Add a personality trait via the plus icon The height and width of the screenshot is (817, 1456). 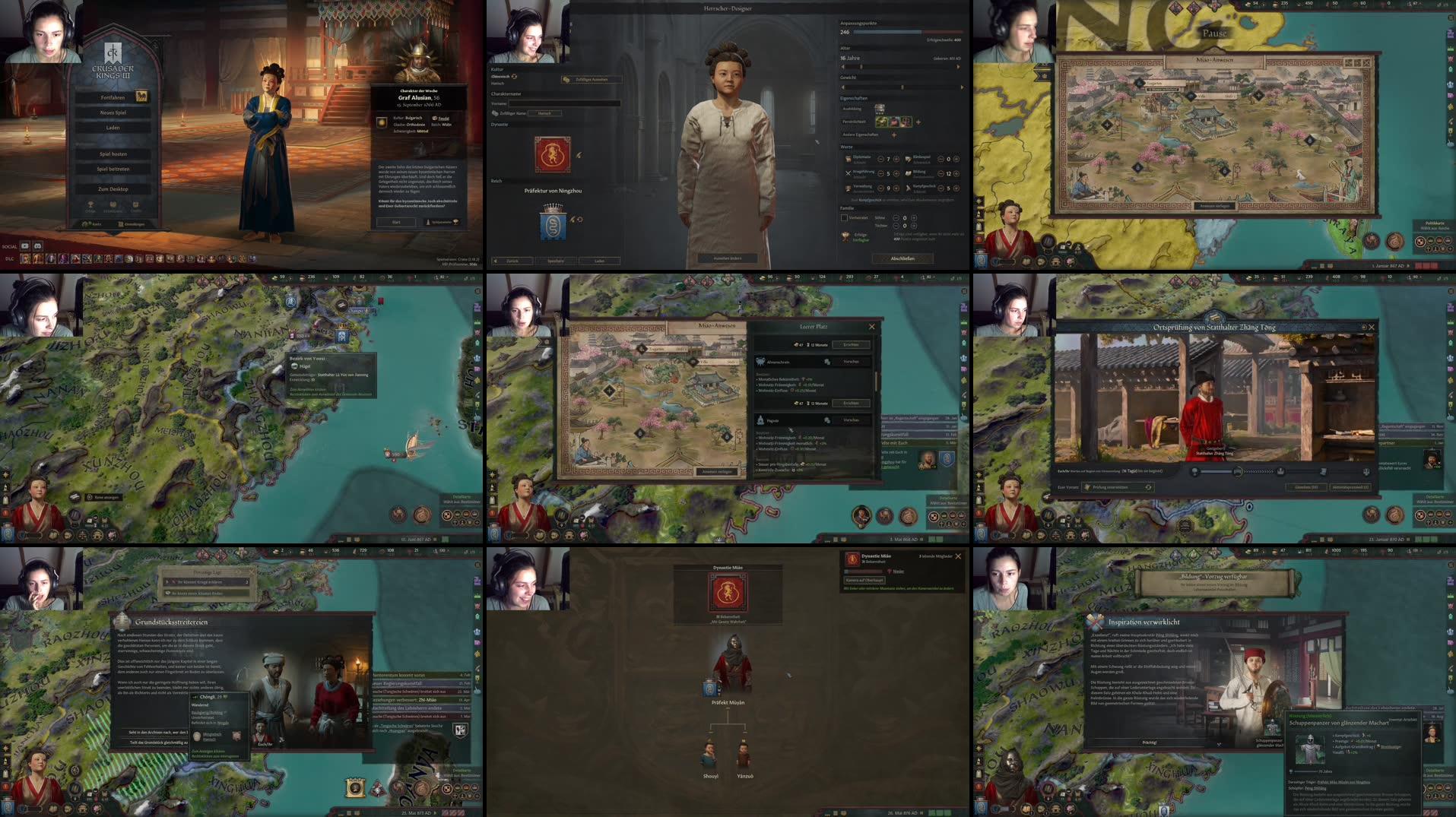point(918,122)
